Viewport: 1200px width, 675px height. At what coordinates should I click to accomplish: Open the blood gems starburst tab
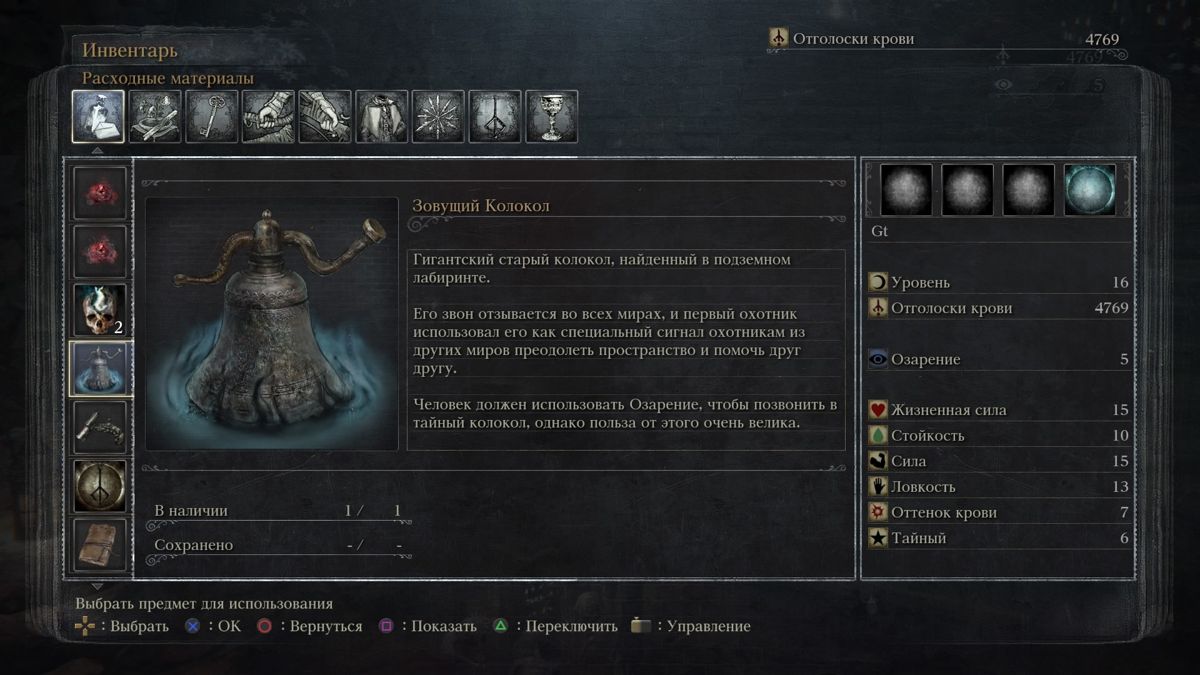[438, 116]
